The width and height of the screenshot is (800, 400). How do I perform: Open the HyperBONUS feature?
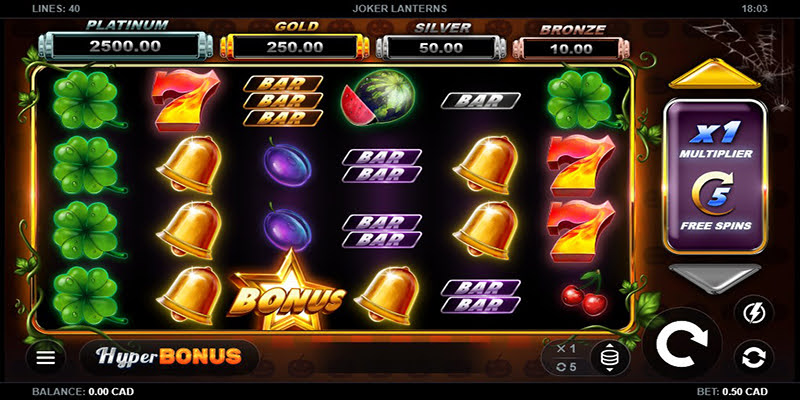tap(168, 355)
